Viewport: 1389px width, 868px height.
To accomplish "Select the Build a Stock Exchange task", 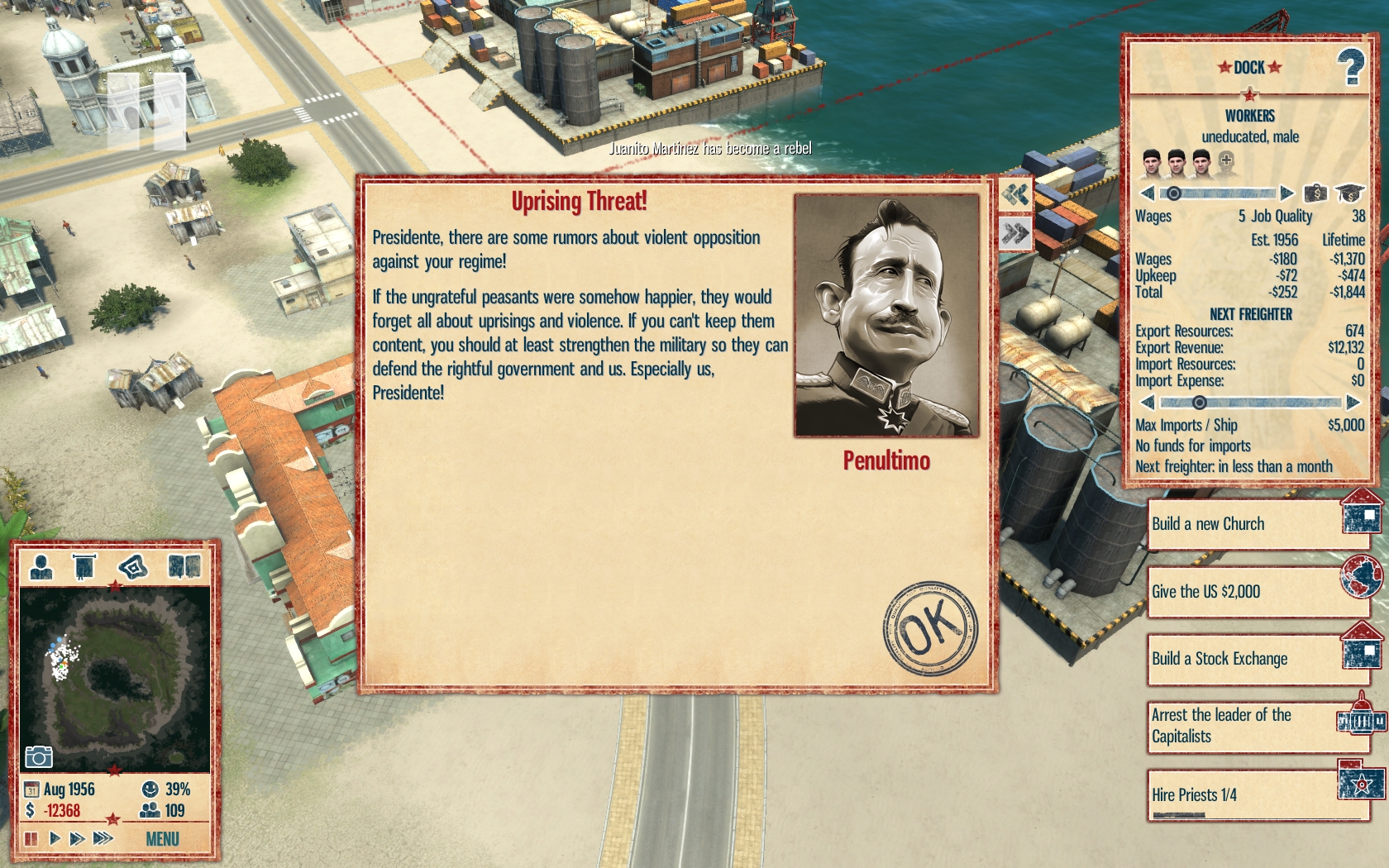I will [x=1248, y=659].
